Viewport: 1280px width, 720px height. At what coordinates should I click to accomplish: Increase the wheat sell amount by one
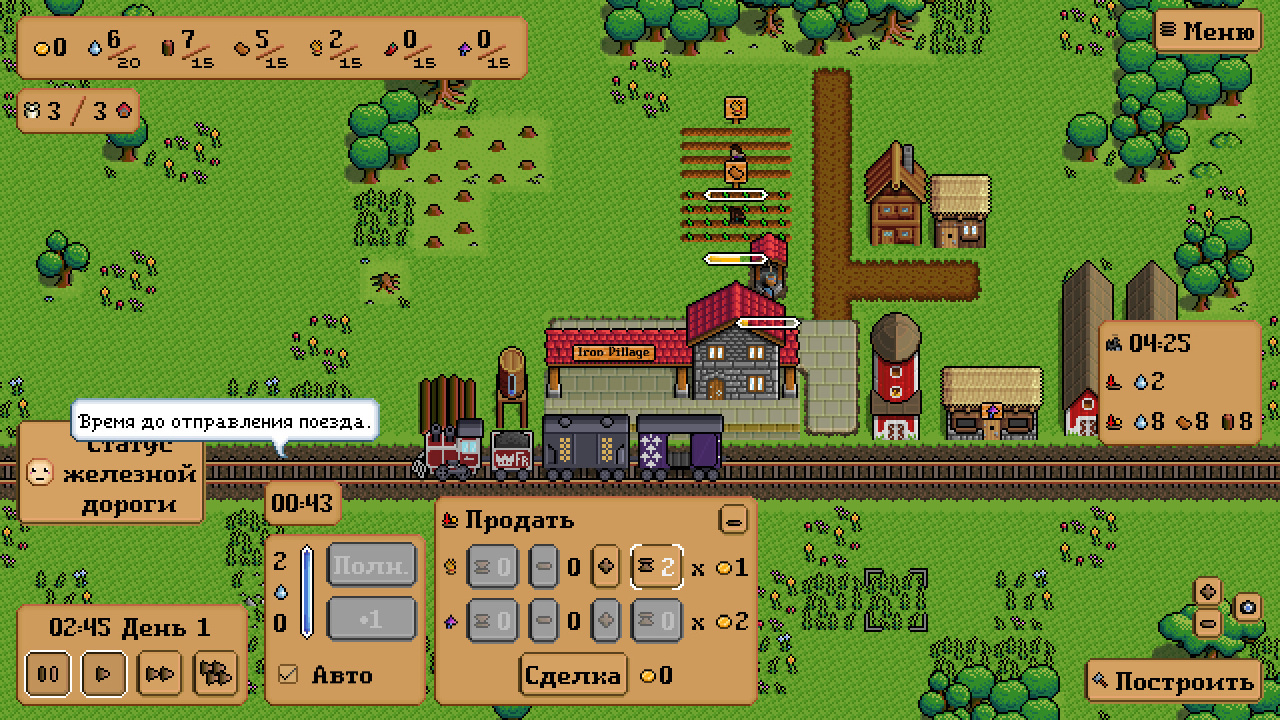tap(606, 568)
